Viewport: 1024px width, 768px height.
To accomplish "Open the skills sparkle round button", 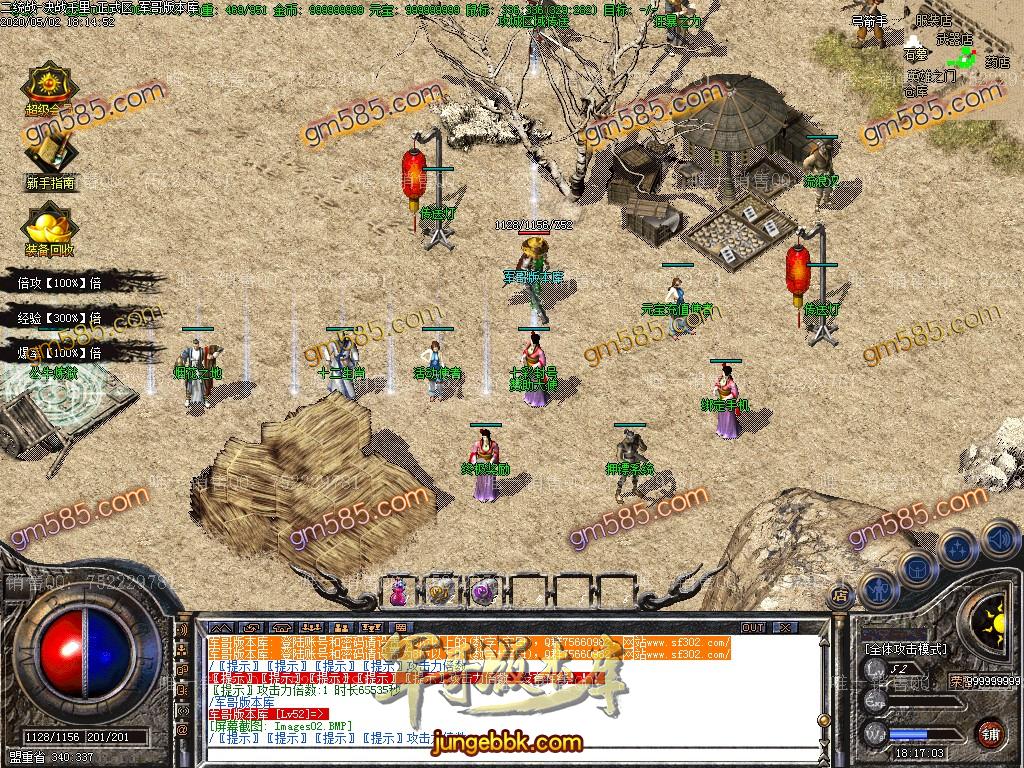I will [x=957, y=548].
